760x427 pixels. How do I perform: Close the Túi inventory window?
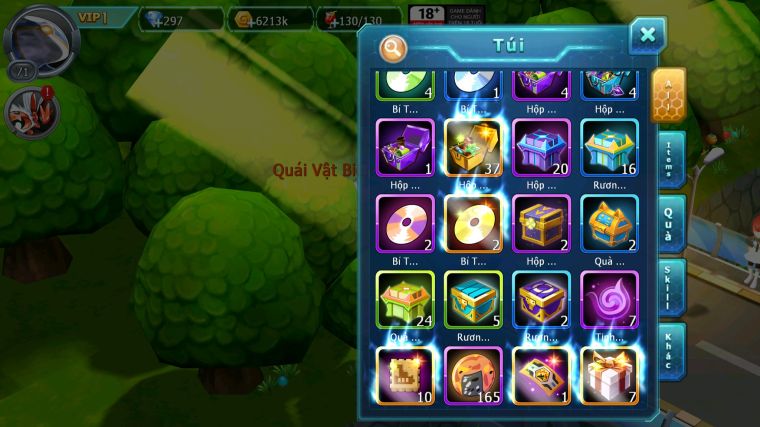pos(647,36)
